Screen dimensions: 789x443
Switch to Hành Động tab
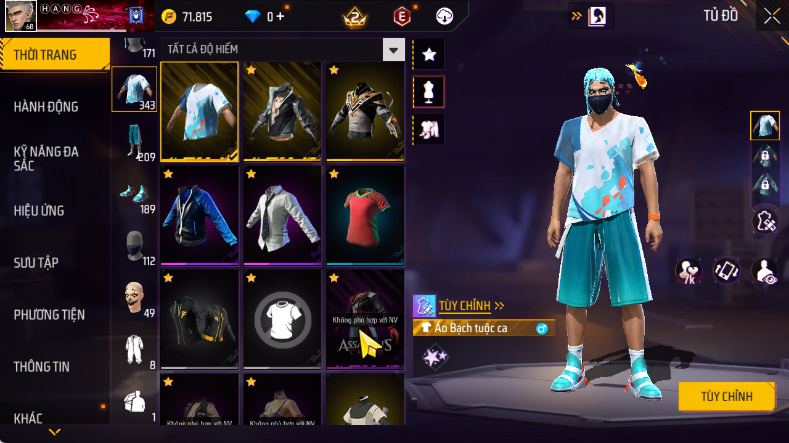tap(46, 107)
